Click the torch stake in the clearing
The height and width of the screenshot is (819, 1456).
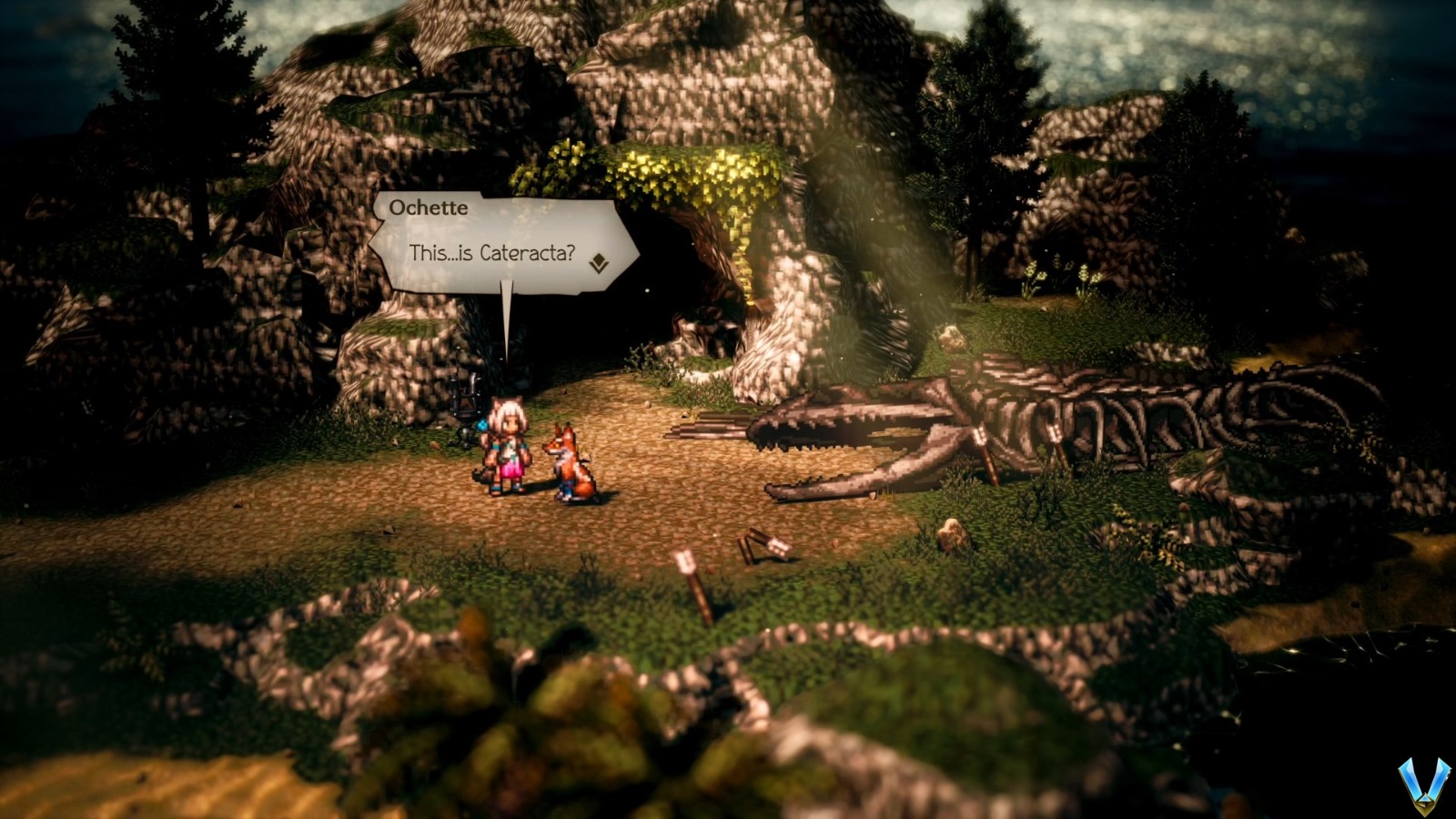(x=693, y=575)
